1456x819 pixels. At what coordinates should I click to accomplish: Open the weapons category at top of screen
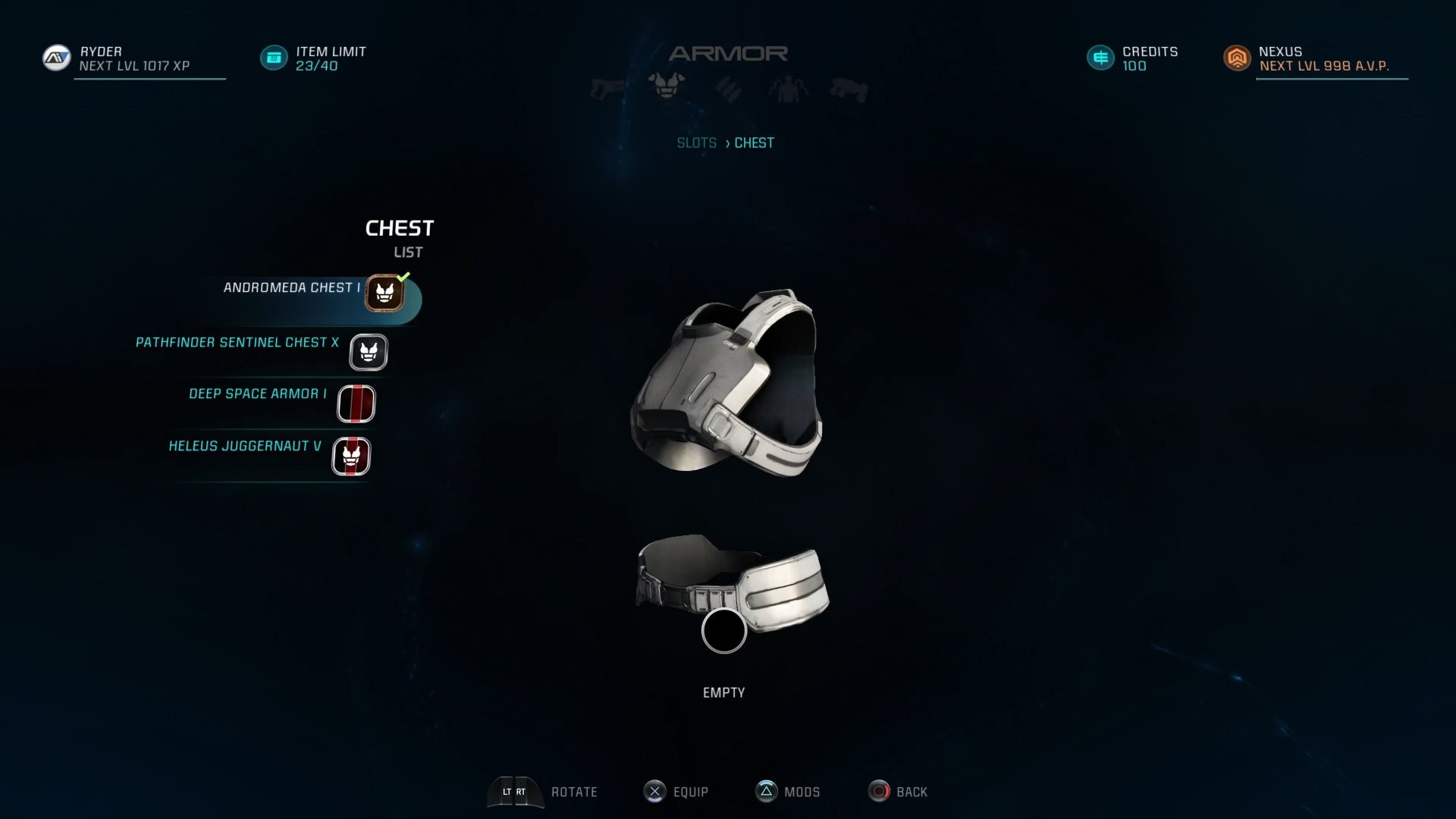coord(604,87)
